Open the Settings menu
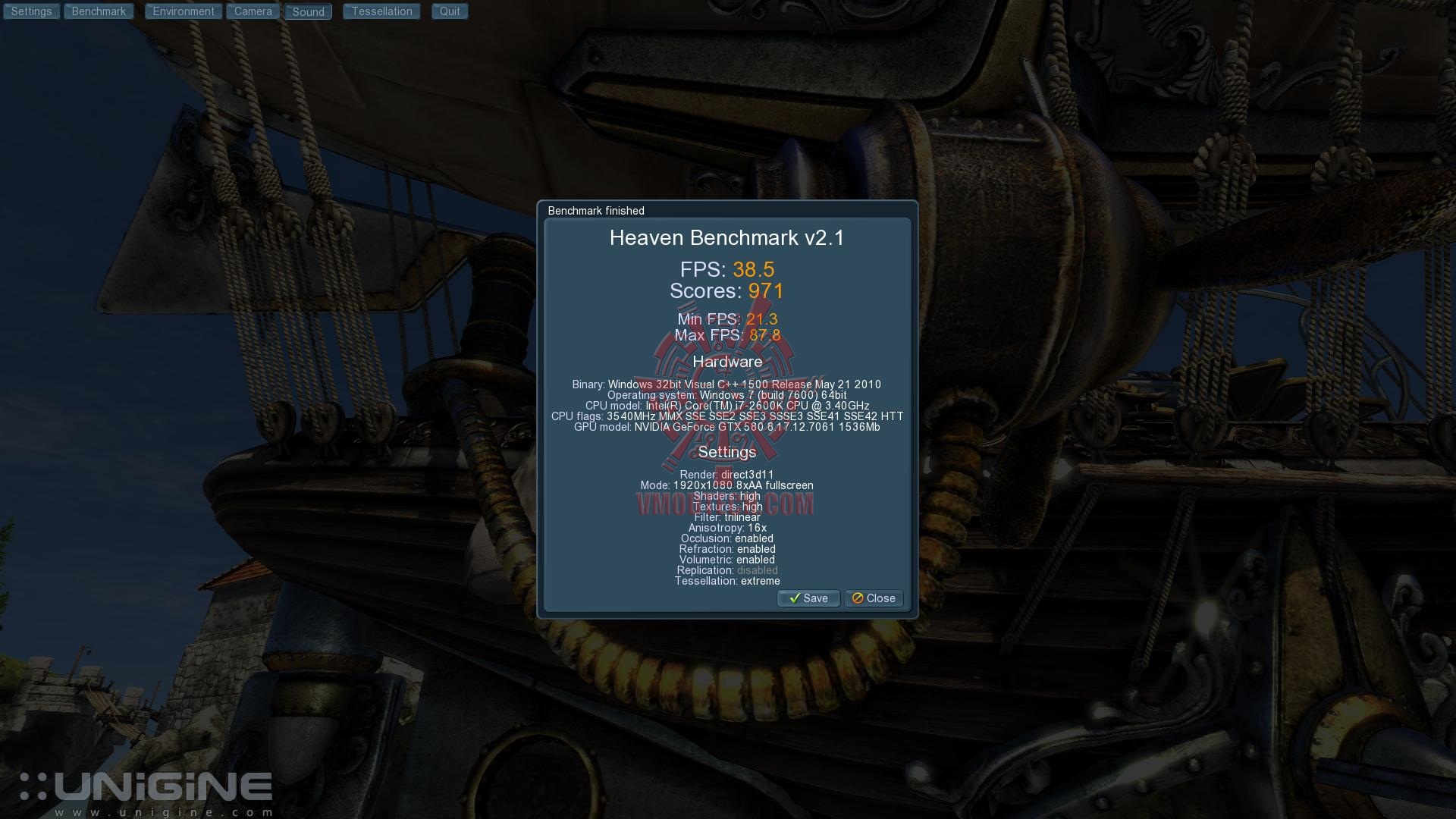Image resolution: width=1456 pixels, height=819 pixels. tap(31, 11)
